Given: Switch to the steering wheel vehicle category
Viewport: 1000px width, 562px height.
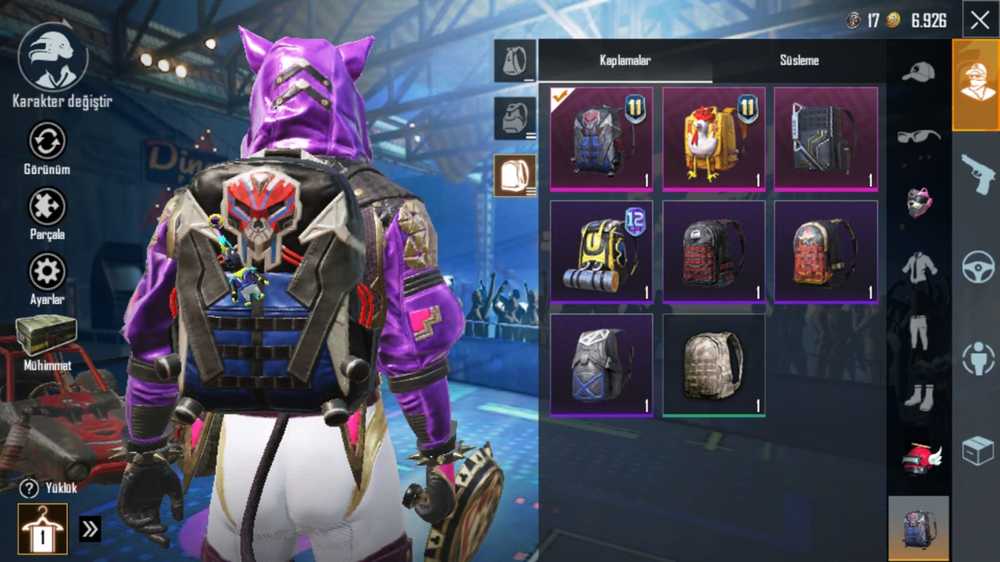Looking at the screenshot, I should tap(977, 267).
